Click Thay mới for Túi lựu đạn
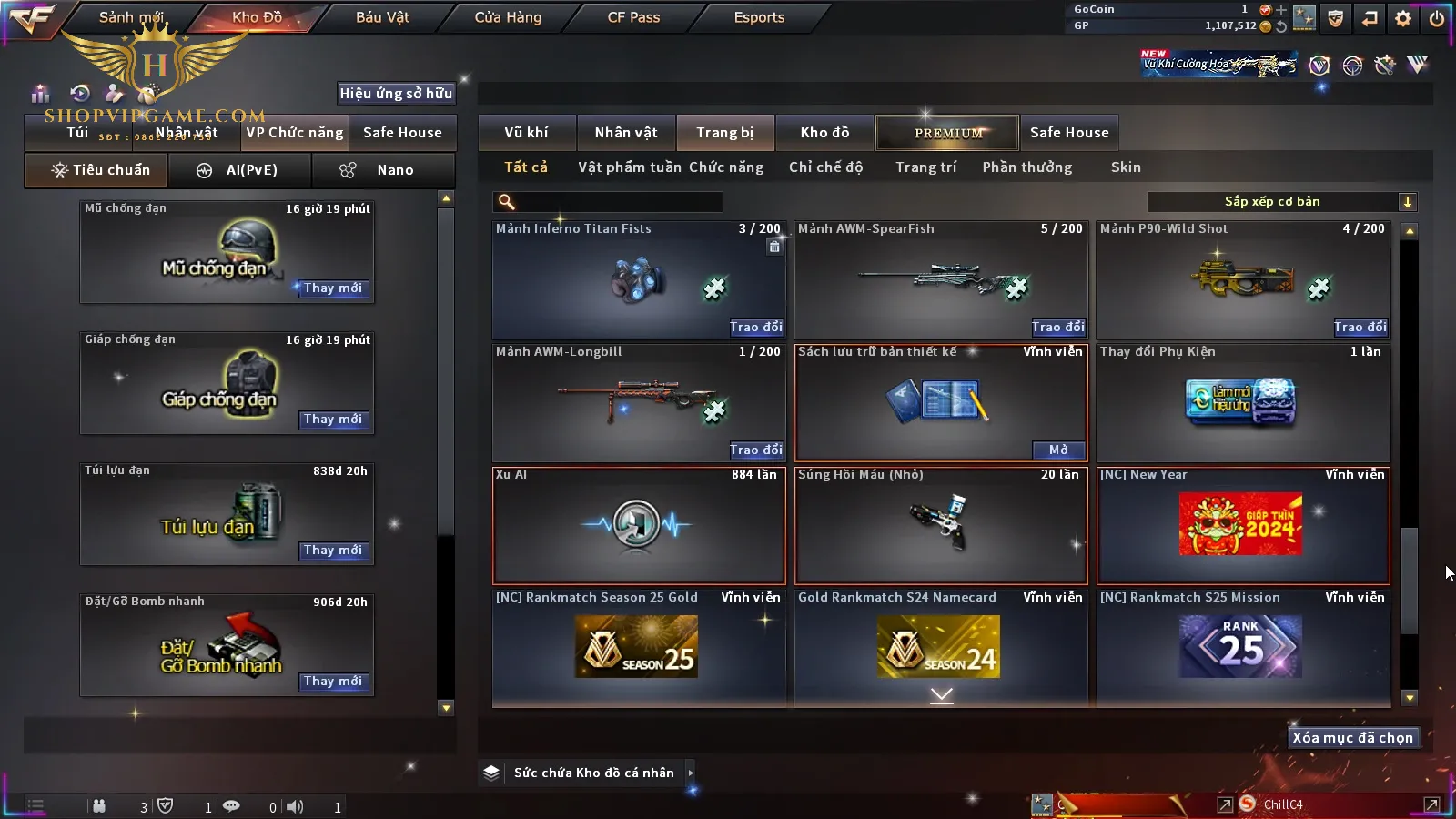This screenshot has width=1456, height=819. [x=333, y=551]
